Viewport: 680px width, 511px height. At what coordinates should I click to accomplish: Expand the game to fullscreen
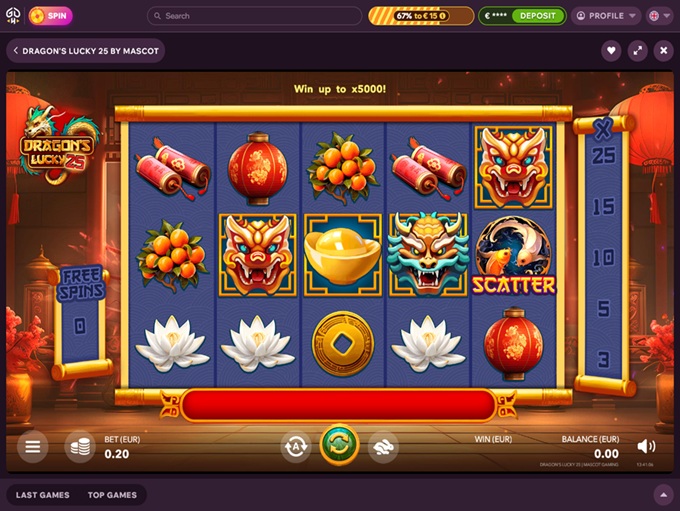coord(637,51)
